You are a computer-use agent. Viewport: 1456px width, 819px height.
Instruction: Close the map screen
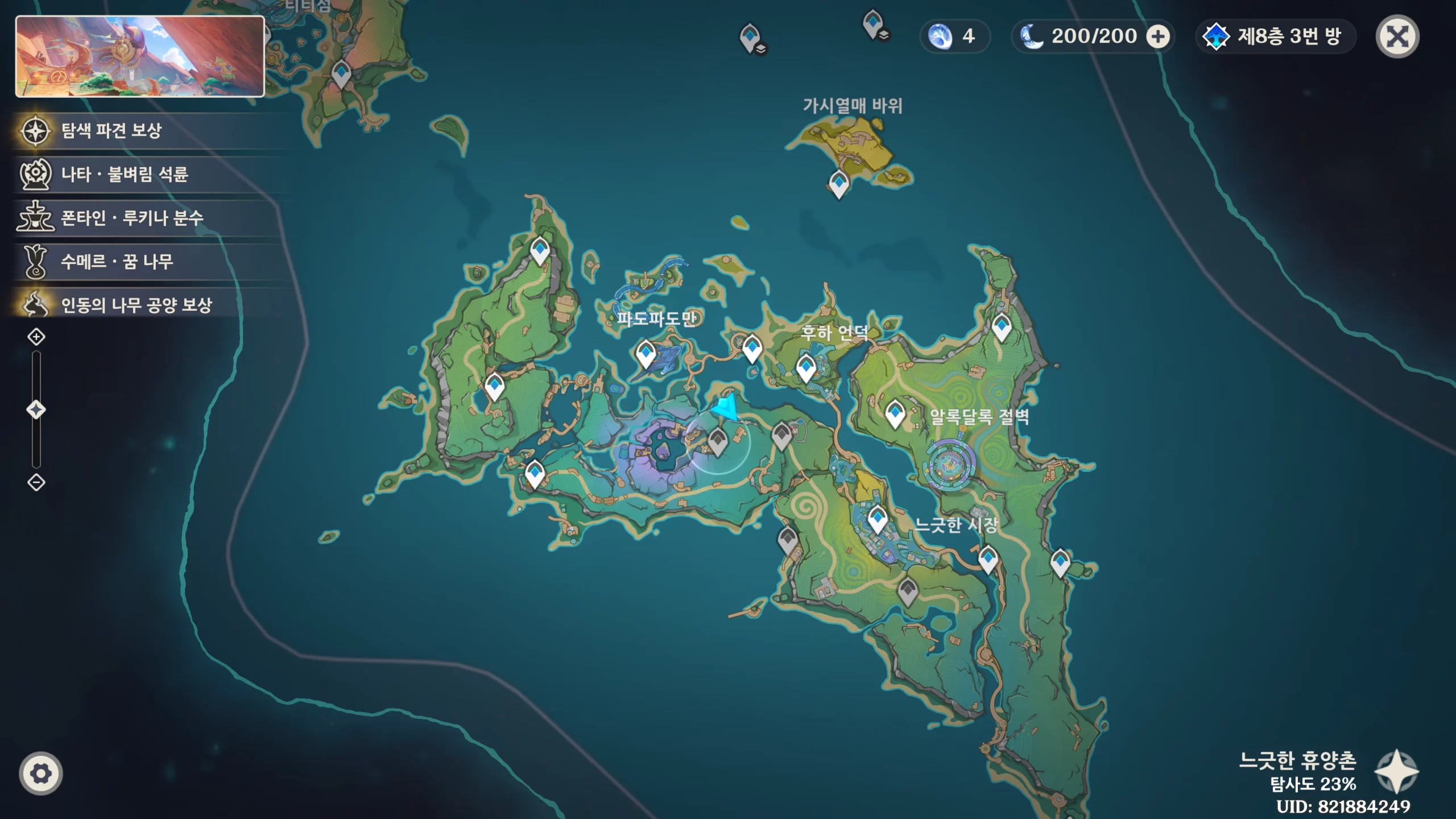1397,37
